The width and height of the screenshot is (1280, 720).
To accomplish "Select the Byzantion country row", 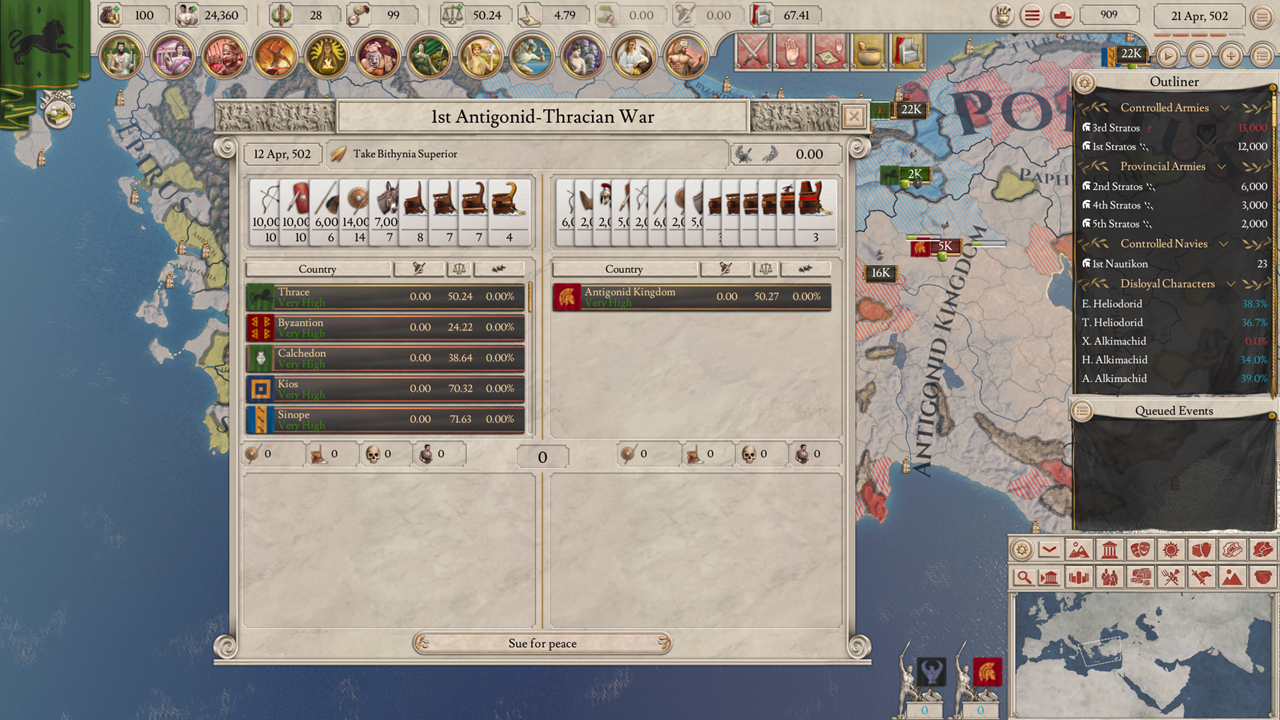I will 386,327.
